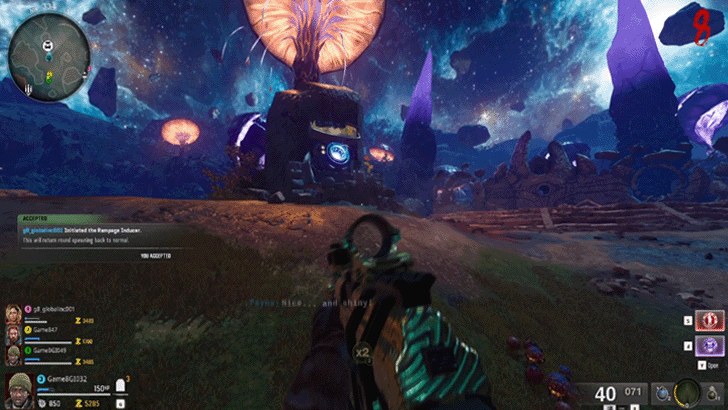Select the green-numbered third squad member's portrait

[12, 353]
